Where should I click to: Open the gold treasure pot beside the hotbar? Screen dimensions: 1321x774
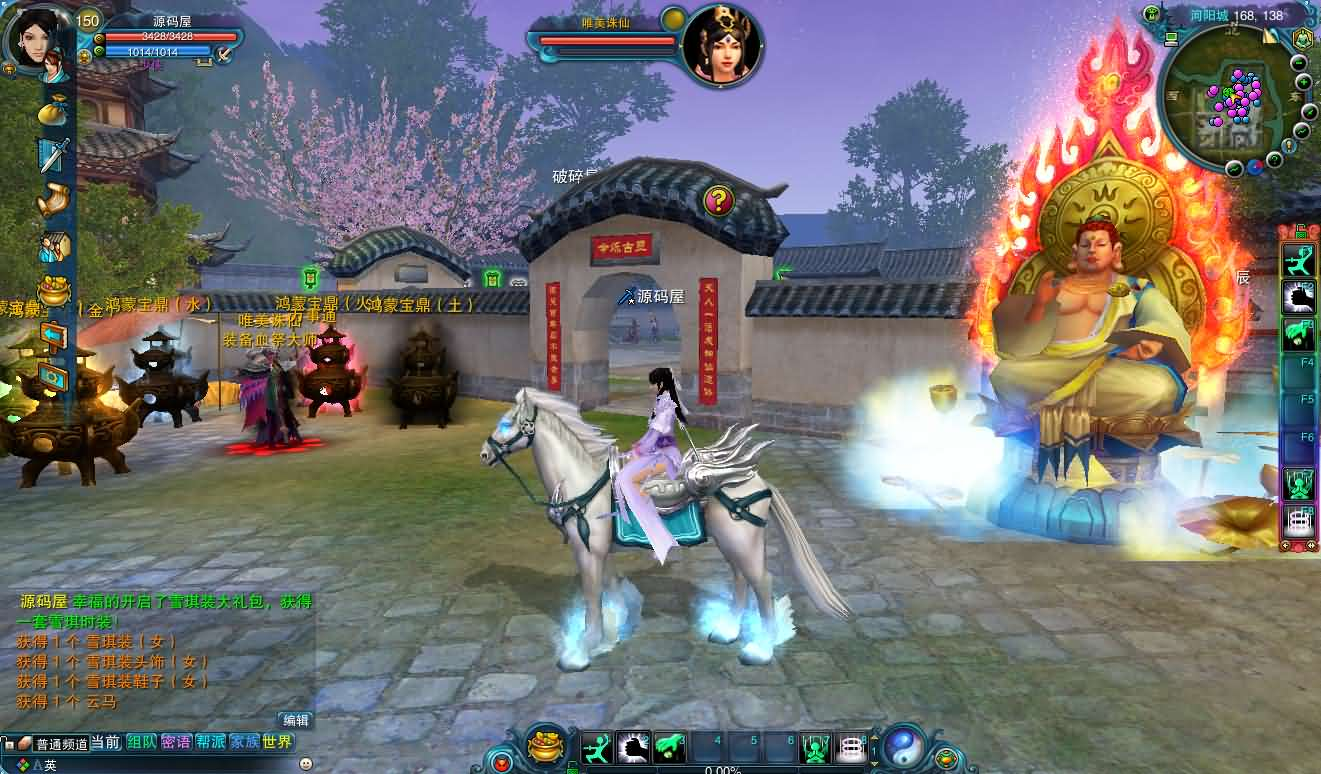coord(546,745)
